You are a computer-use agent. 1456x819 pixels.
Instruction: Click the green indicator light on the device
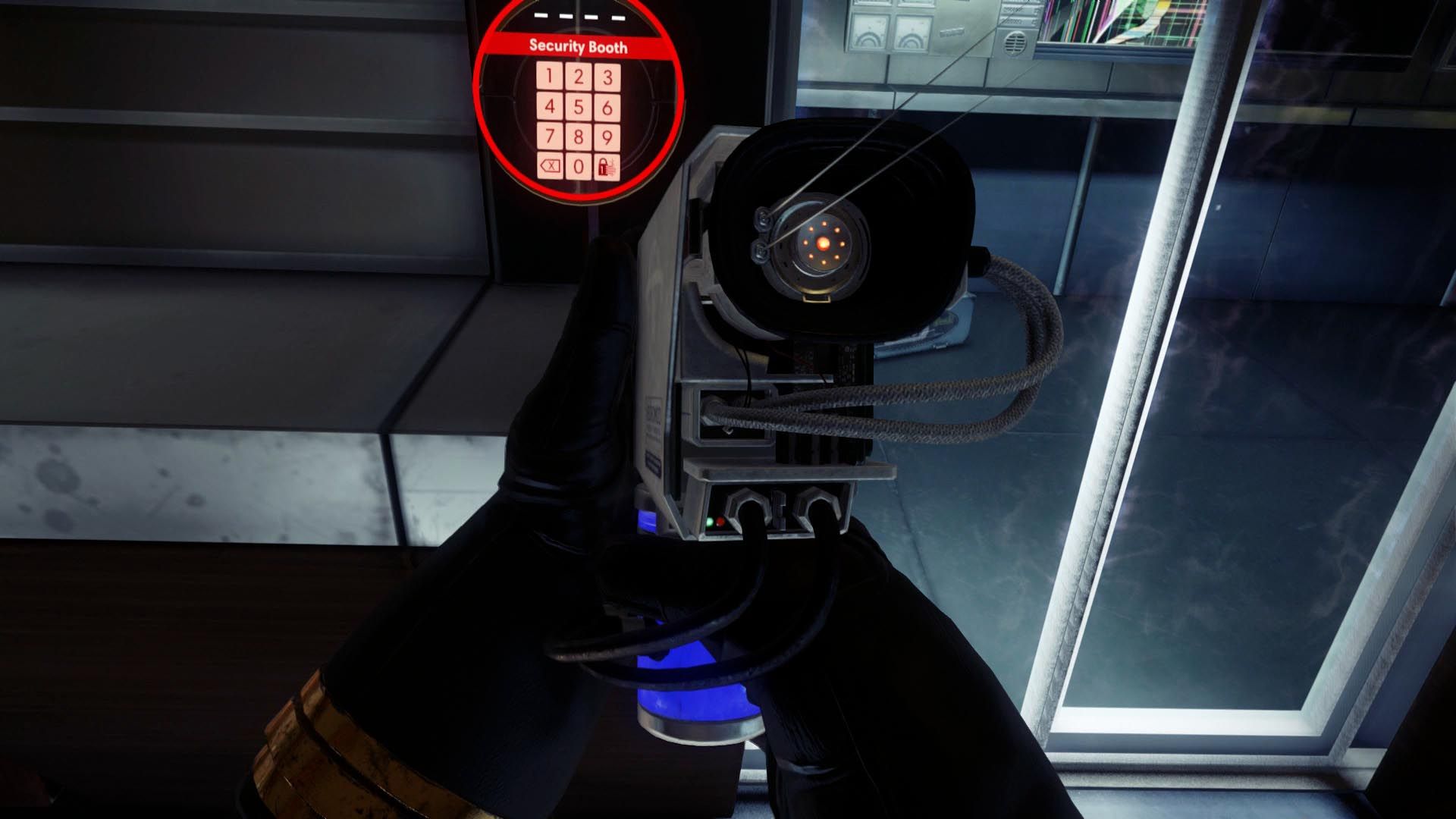(709, 522)
